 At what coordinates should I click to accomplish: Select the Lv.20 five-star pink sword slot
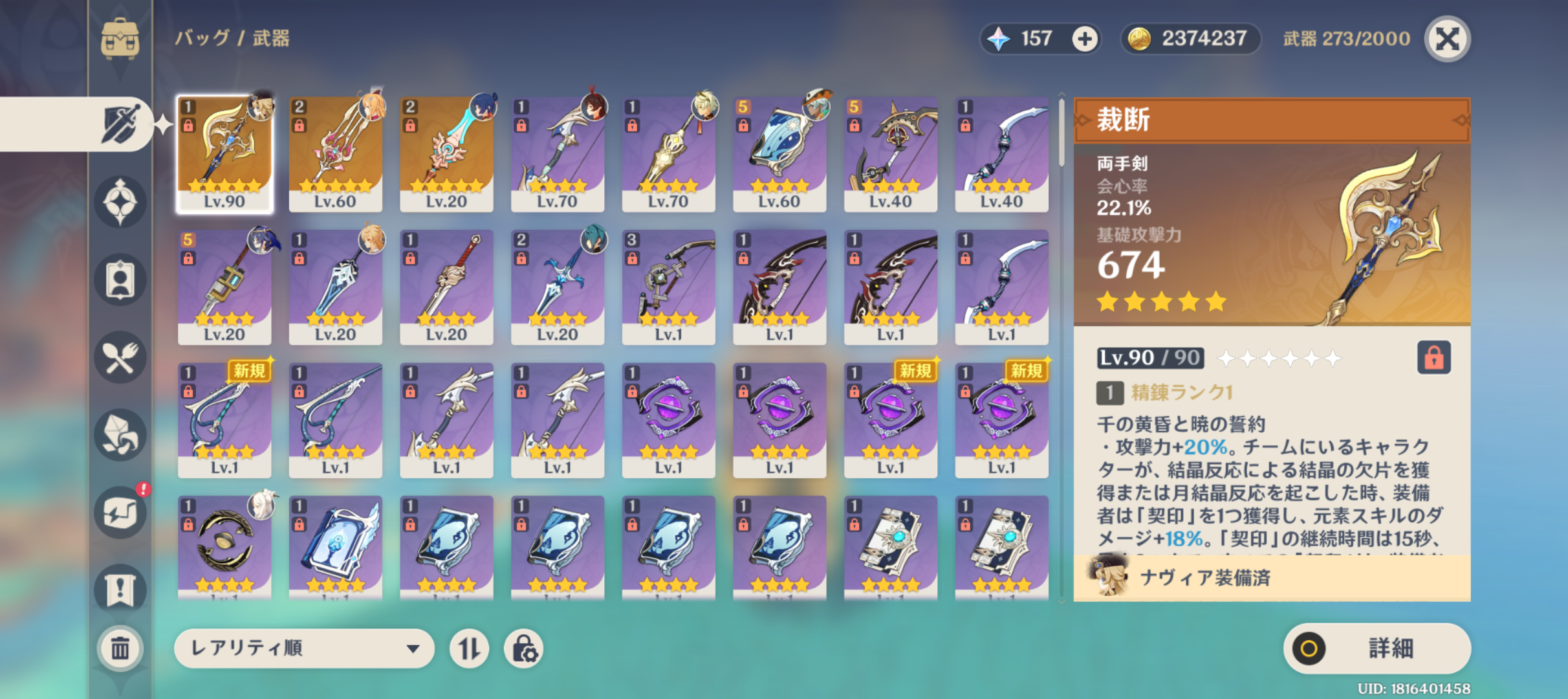click(x=446, y=154)
